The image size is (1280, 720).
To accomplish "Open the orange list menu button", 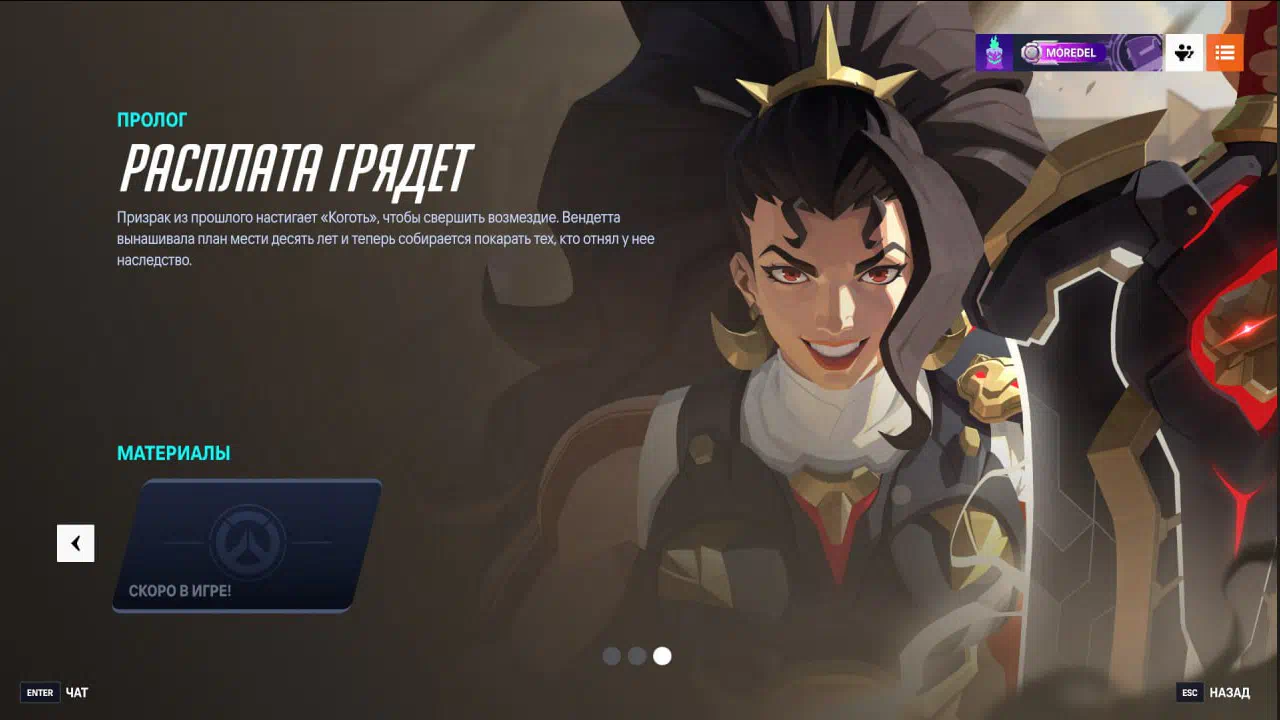I will [x=1224, y=52].
